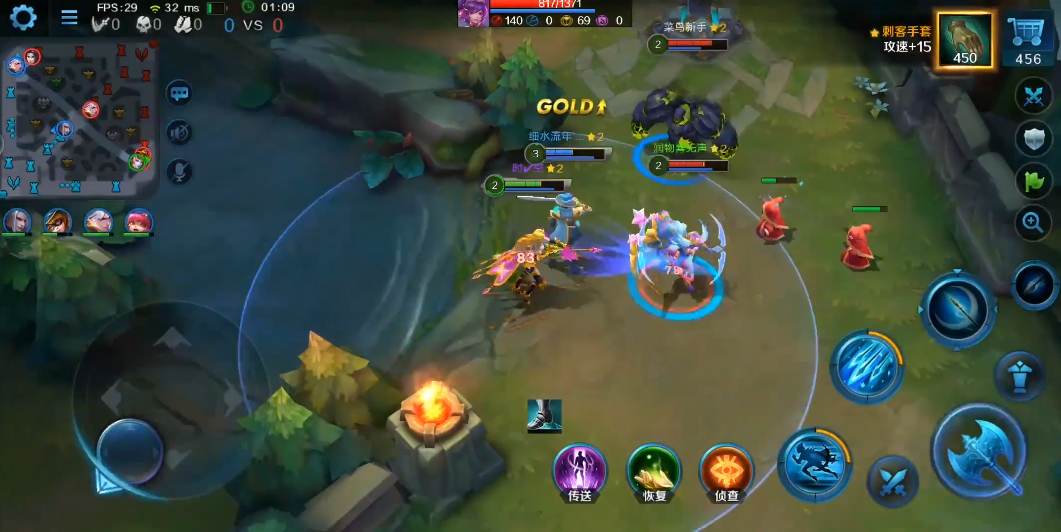Open the scoreboard list icon
The image size is (1061, 532).
[x=69, y=17]
